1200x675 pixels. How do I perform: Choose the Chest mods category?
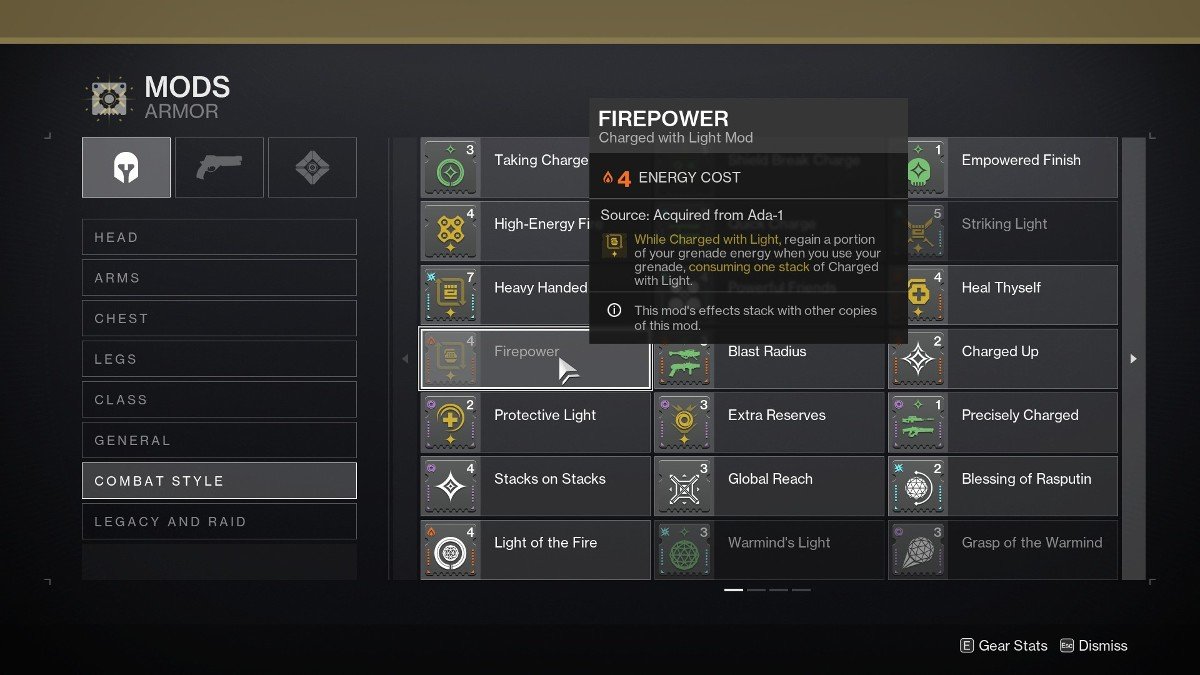click(x=219, y=318)
